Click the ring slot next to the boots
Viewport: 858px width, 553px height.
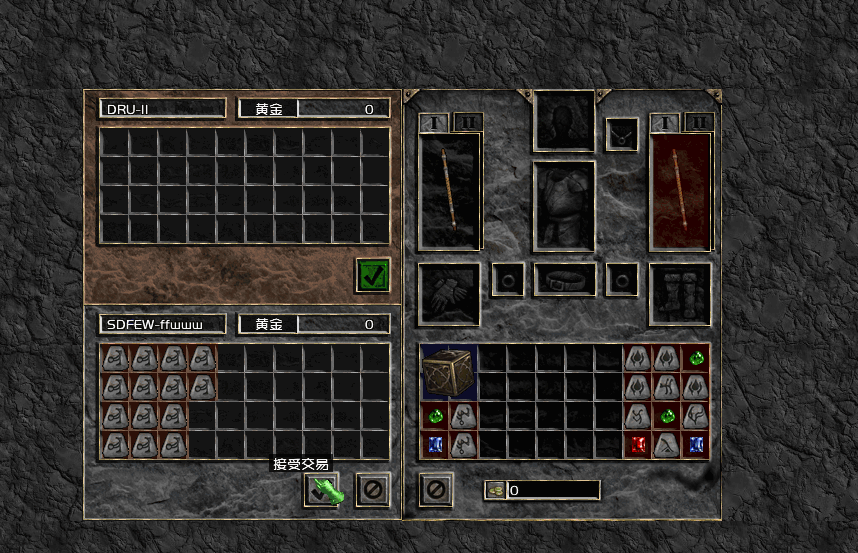pyautogui.click(x=622, y=280)
